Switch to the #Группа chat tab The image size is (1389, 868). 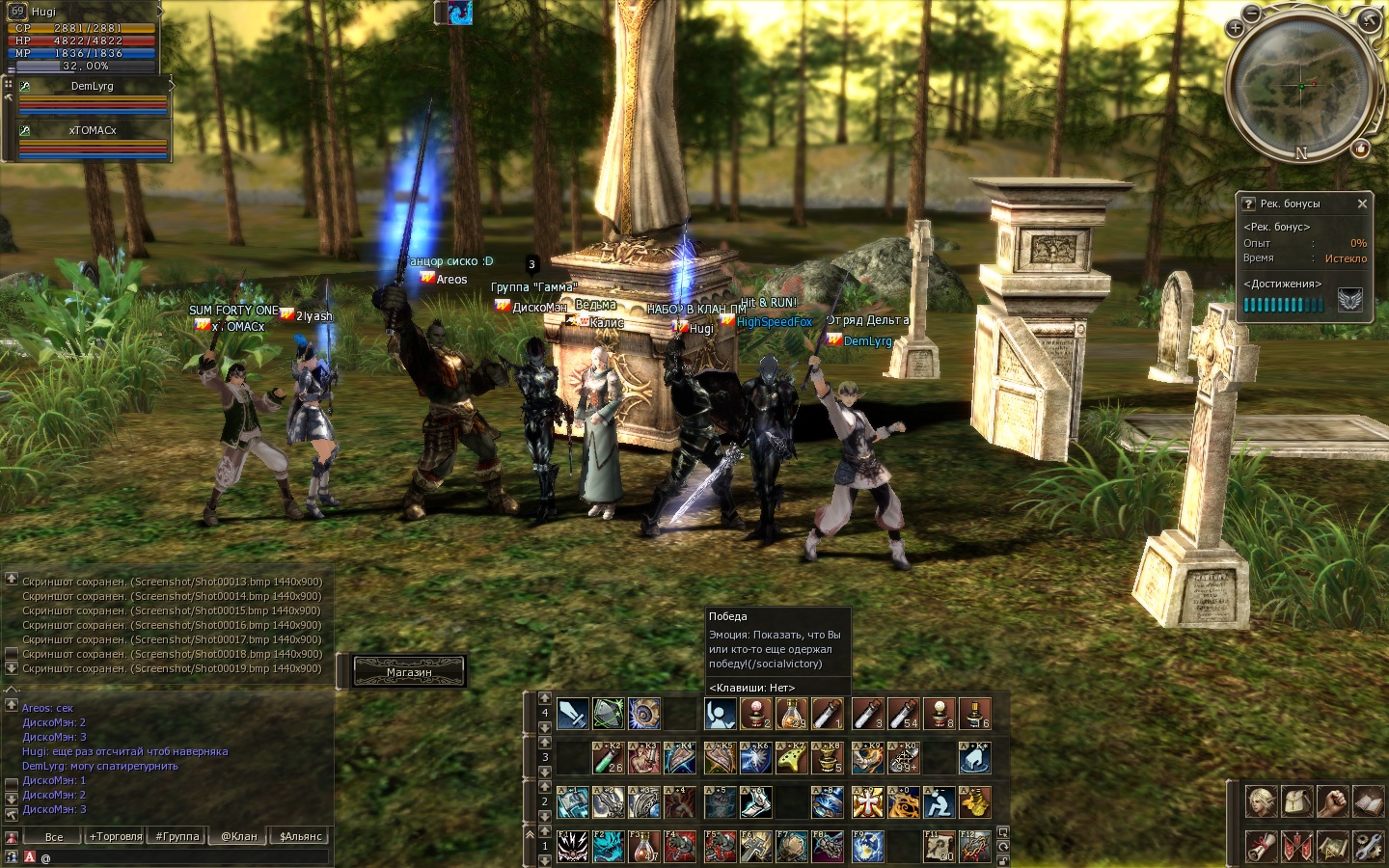point(177,836)
